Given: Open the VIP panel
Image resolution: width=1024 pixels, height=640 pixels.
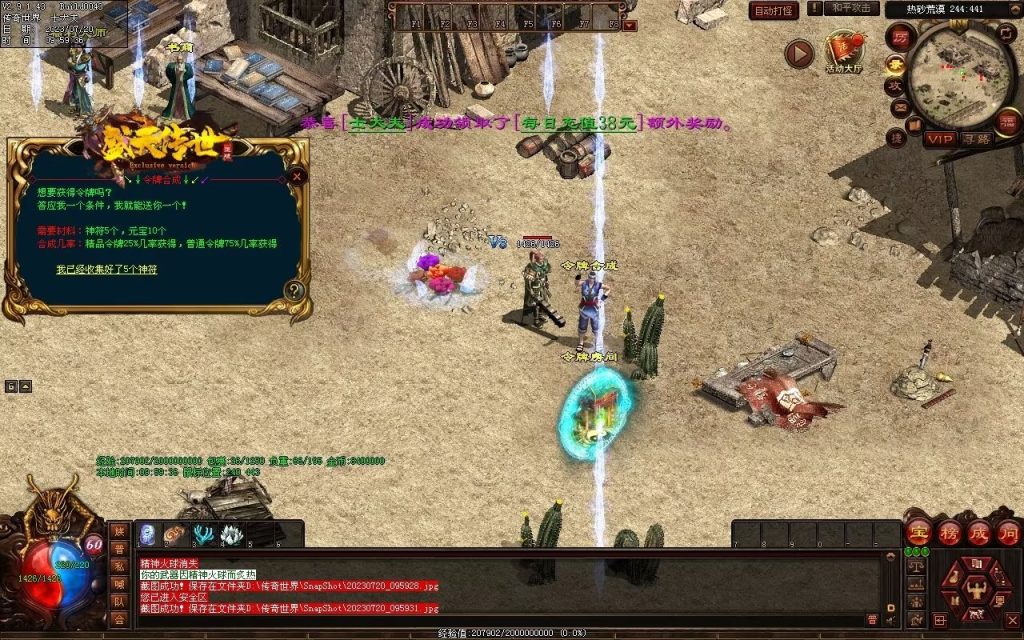Looking at the screenshot, I should coord(939,139).
